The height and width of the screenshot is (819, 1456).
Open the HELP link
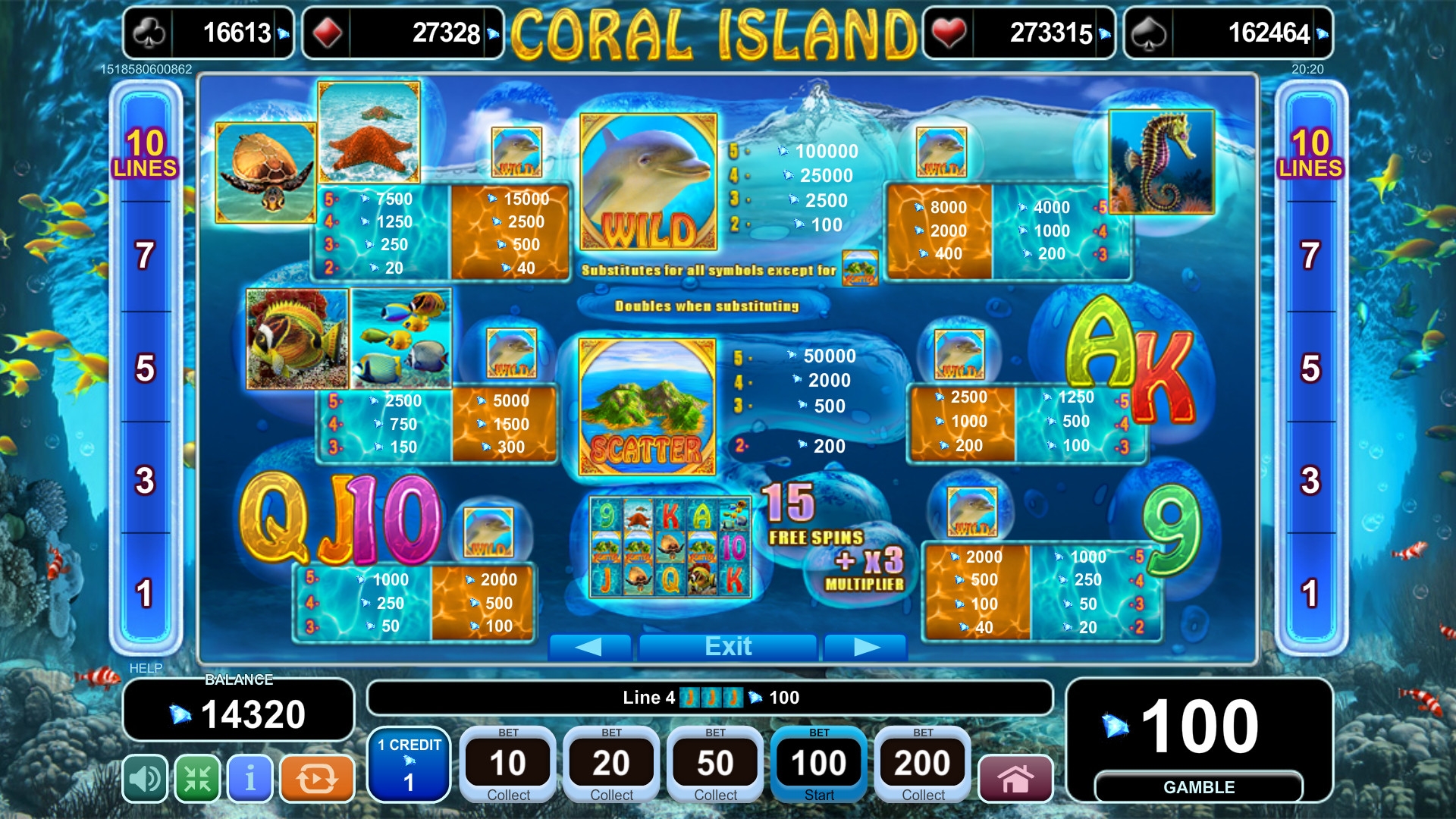(146, 668)
